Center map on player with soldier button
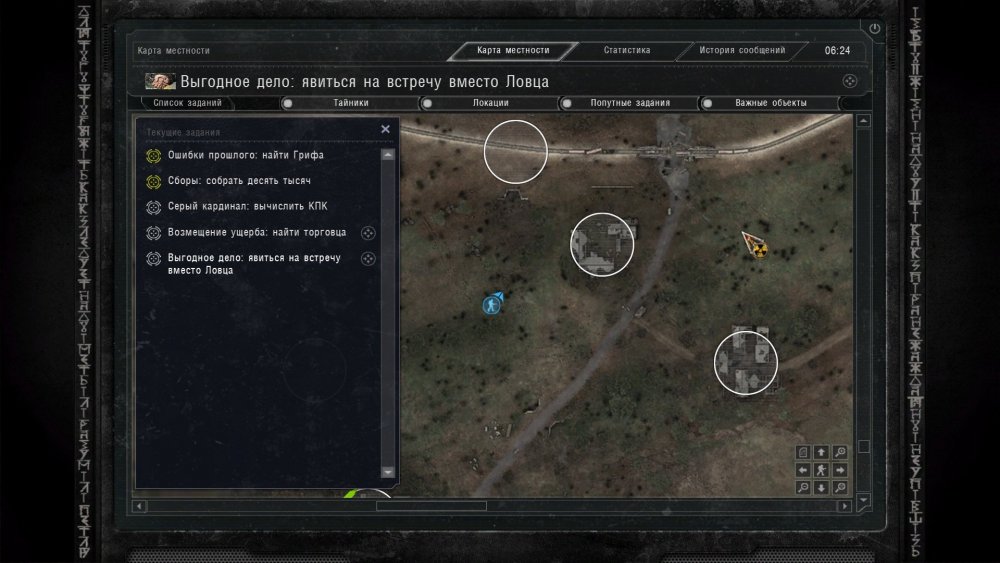The height and width of the screenshot is (563, 1000). 820,470
